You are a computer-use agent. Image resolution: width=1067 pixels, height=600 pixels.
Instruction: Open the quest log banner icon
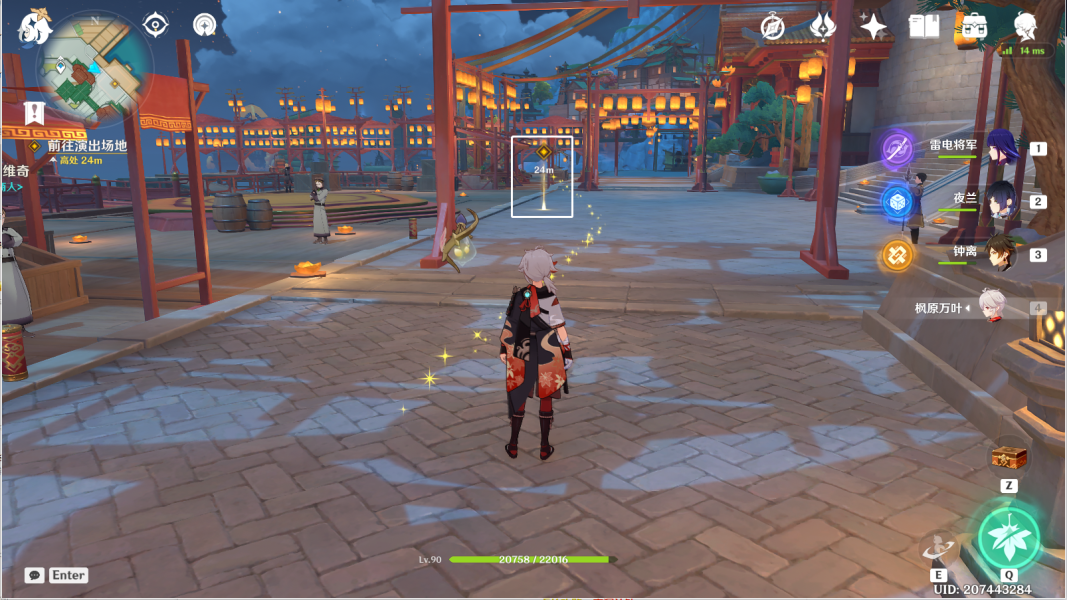pyautogui.click(x=34, y=111)
